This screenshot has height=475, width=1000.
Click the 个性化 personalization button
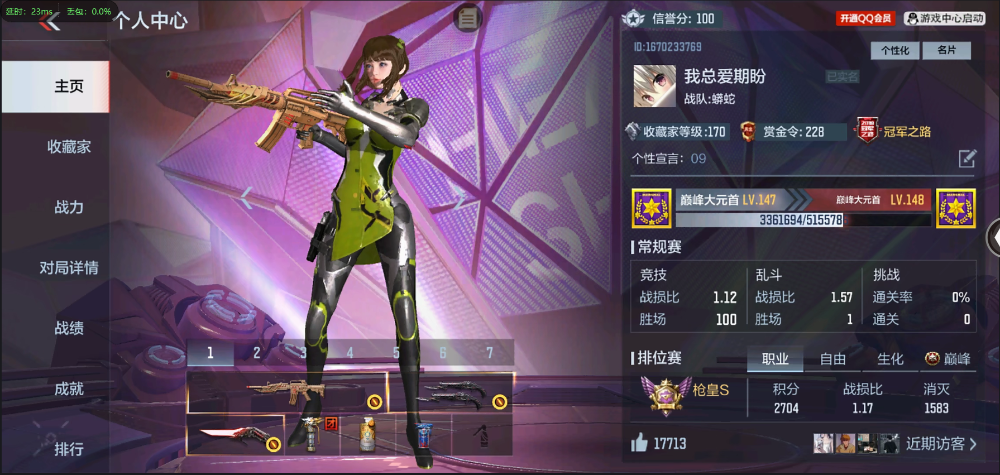895,50
